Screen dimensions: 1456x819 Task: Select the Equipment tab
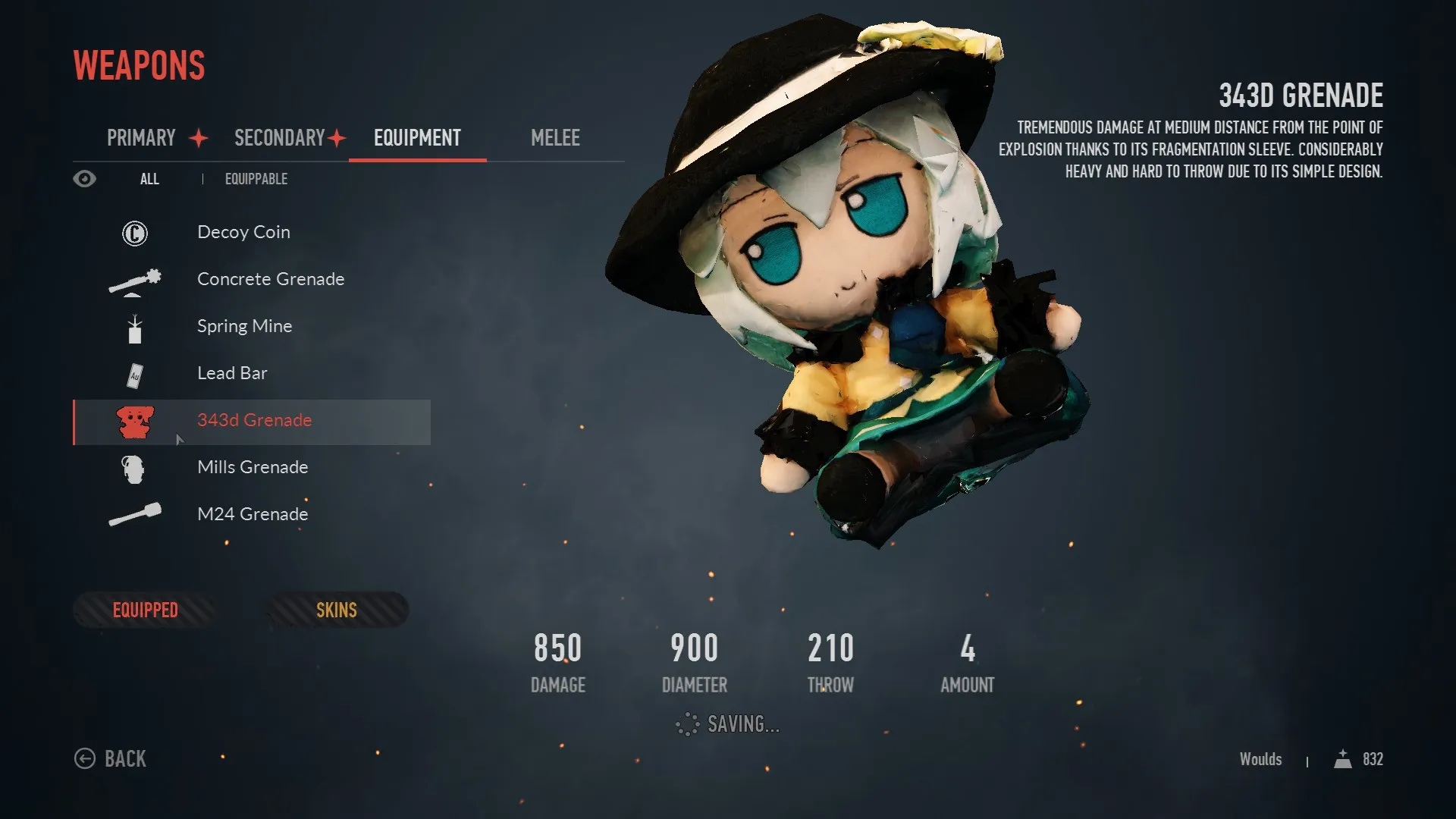pos(417,138)
